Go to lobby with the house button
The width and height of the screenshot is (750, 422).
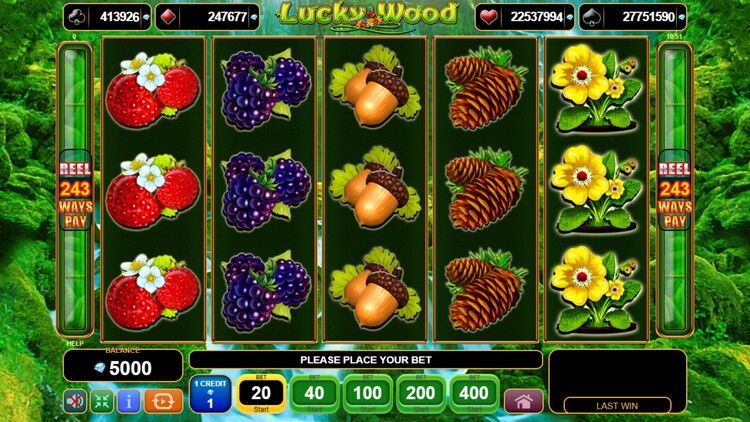pos(523,400)
